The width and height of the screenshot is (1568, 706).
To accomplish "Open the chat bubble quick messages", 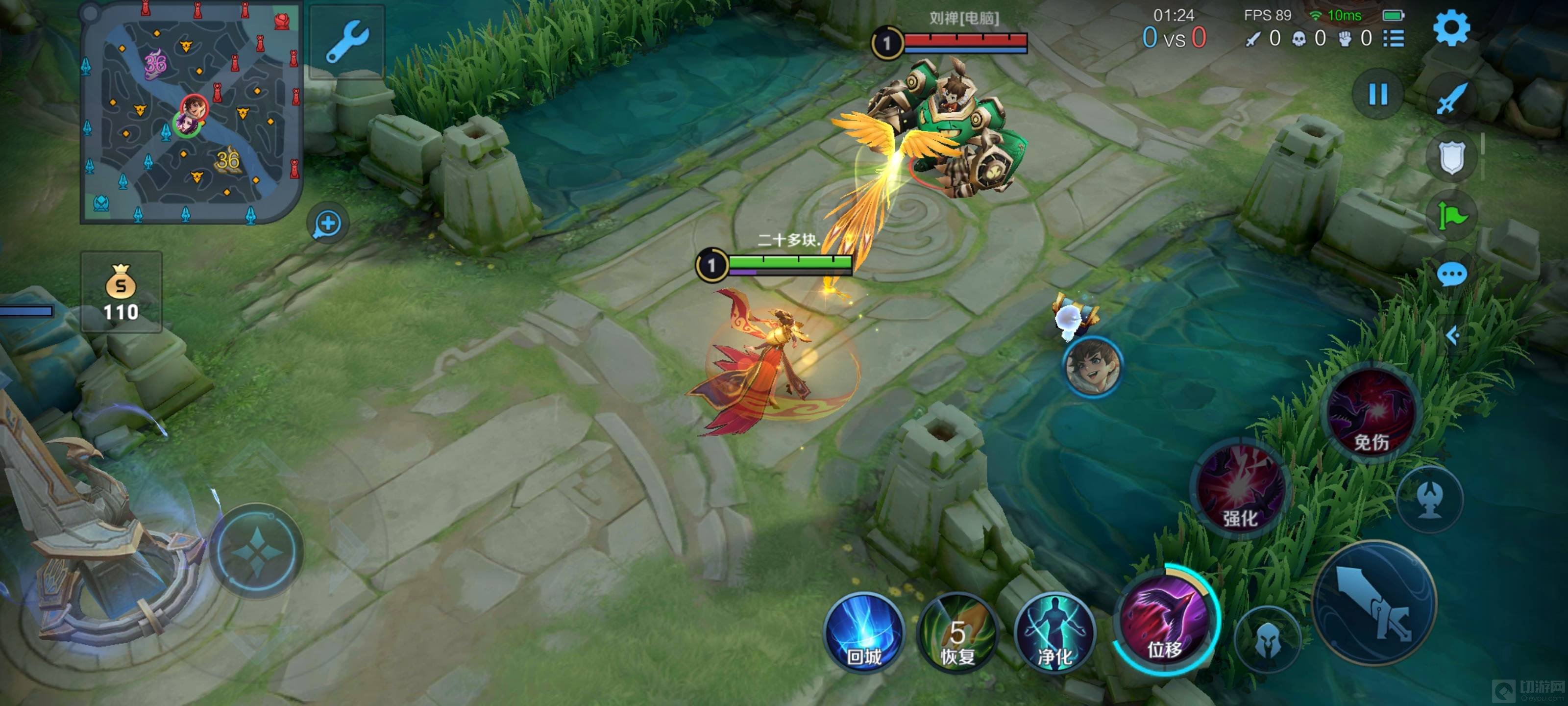I will pos(1452,274).
